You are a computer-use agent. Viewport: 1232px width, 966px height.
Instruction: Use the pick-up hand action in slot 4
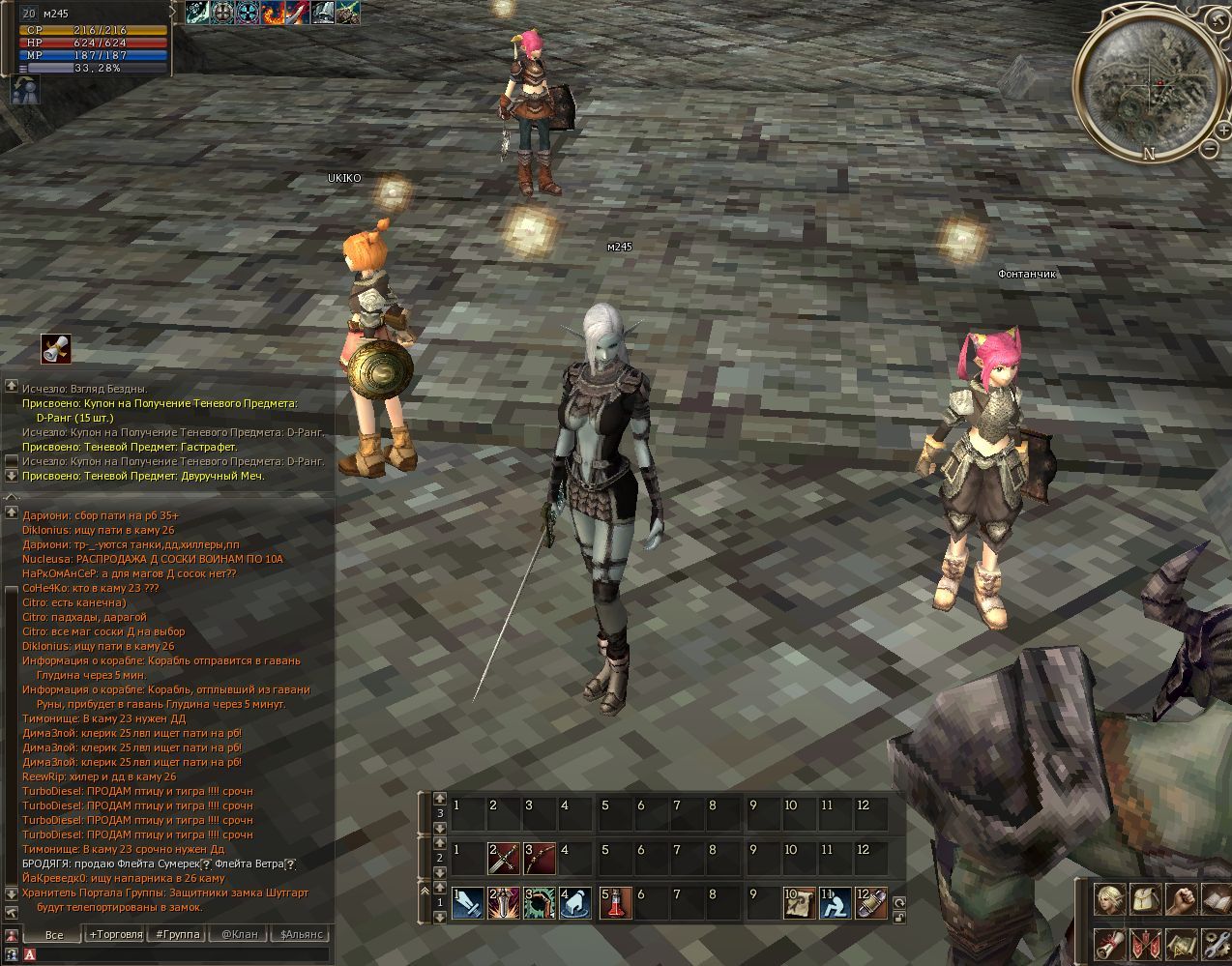[577, 902]
